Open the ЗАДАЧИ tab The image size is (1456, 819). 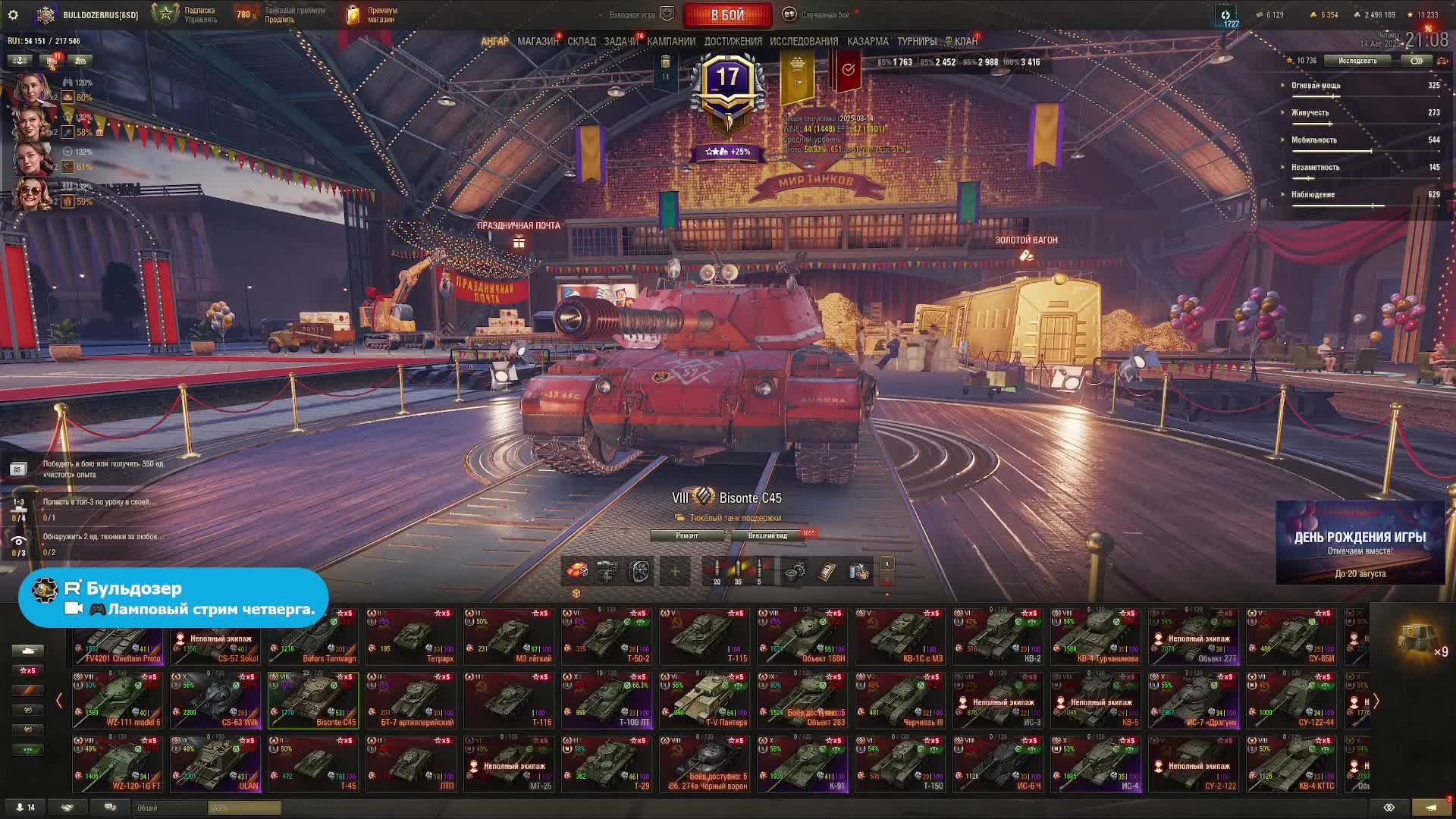coord(621,41)
